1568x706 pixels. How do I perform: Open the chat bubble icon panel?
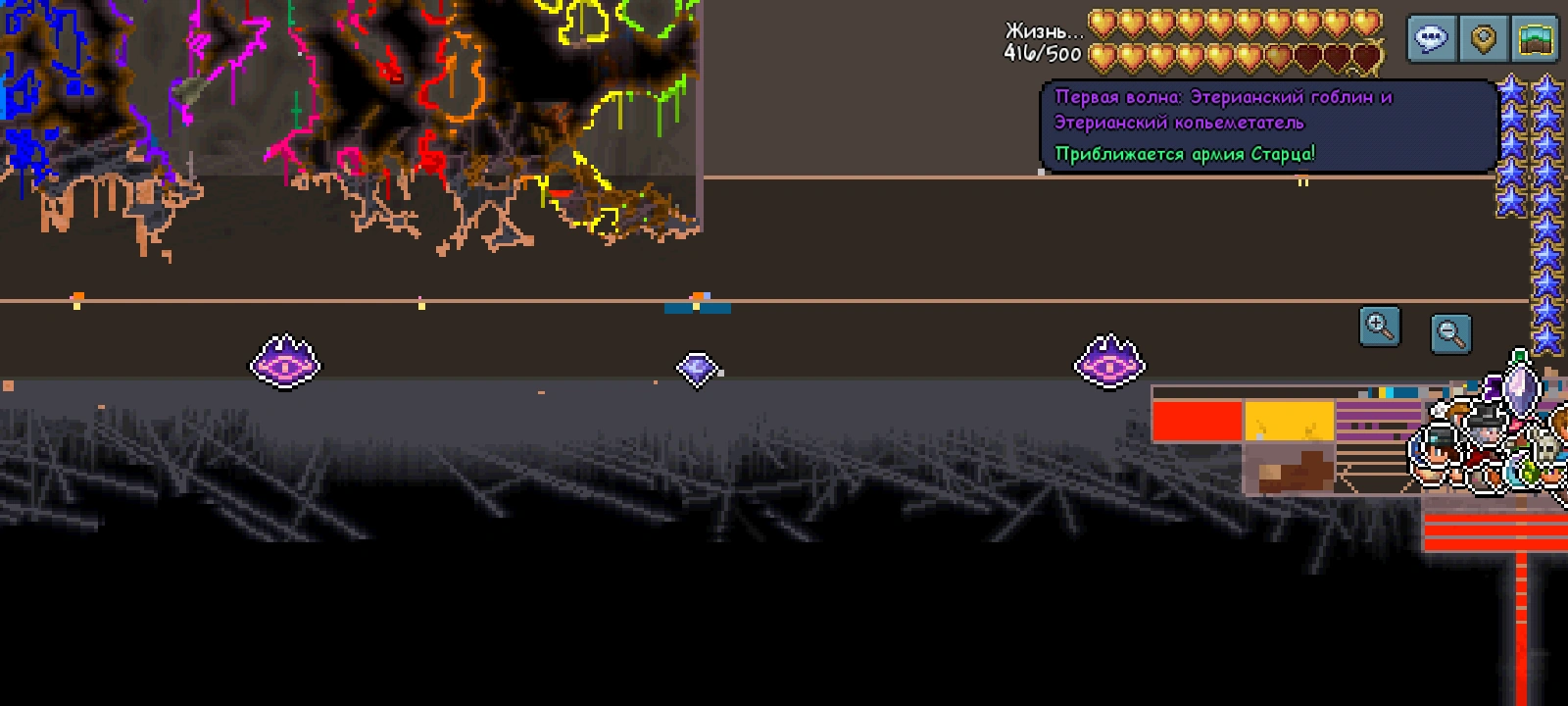[x=1434, y=39]
